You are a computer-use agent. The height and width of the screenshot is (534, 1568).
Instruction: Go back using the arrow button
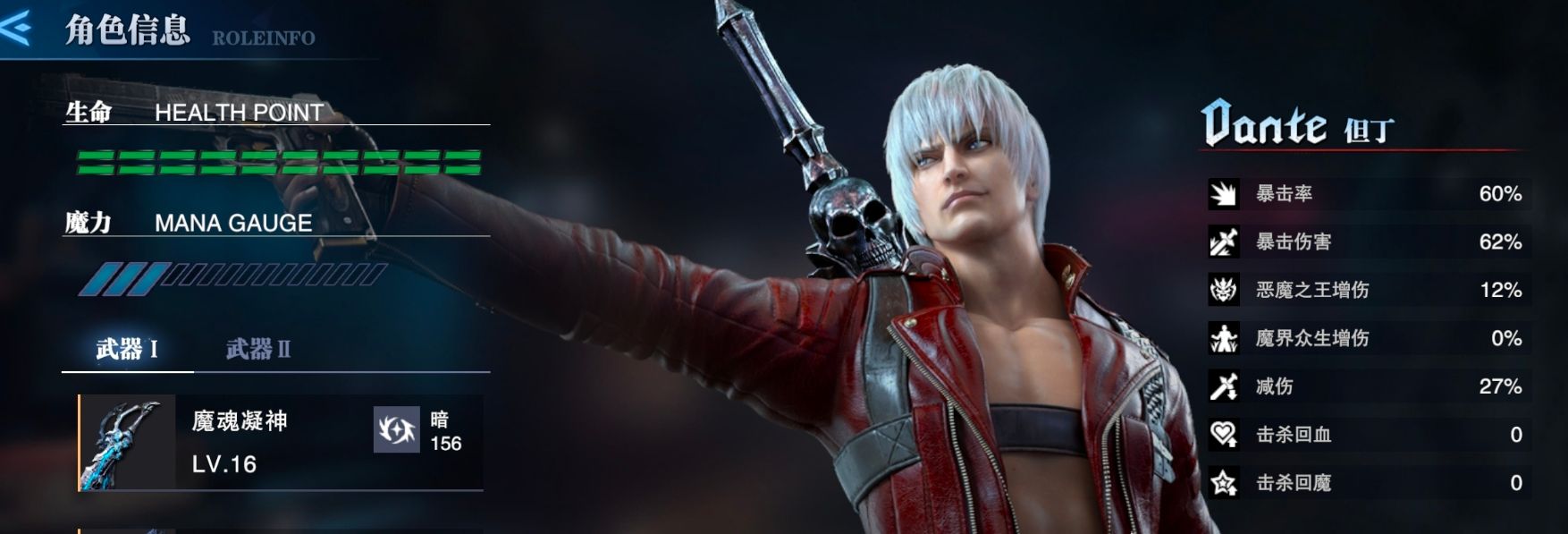click(16, 28)
